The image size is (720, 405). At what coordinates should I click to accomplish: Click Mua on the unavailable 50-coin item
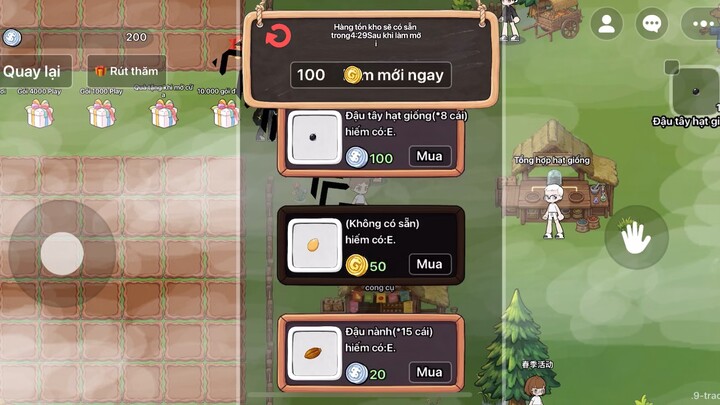pos(429,264)
